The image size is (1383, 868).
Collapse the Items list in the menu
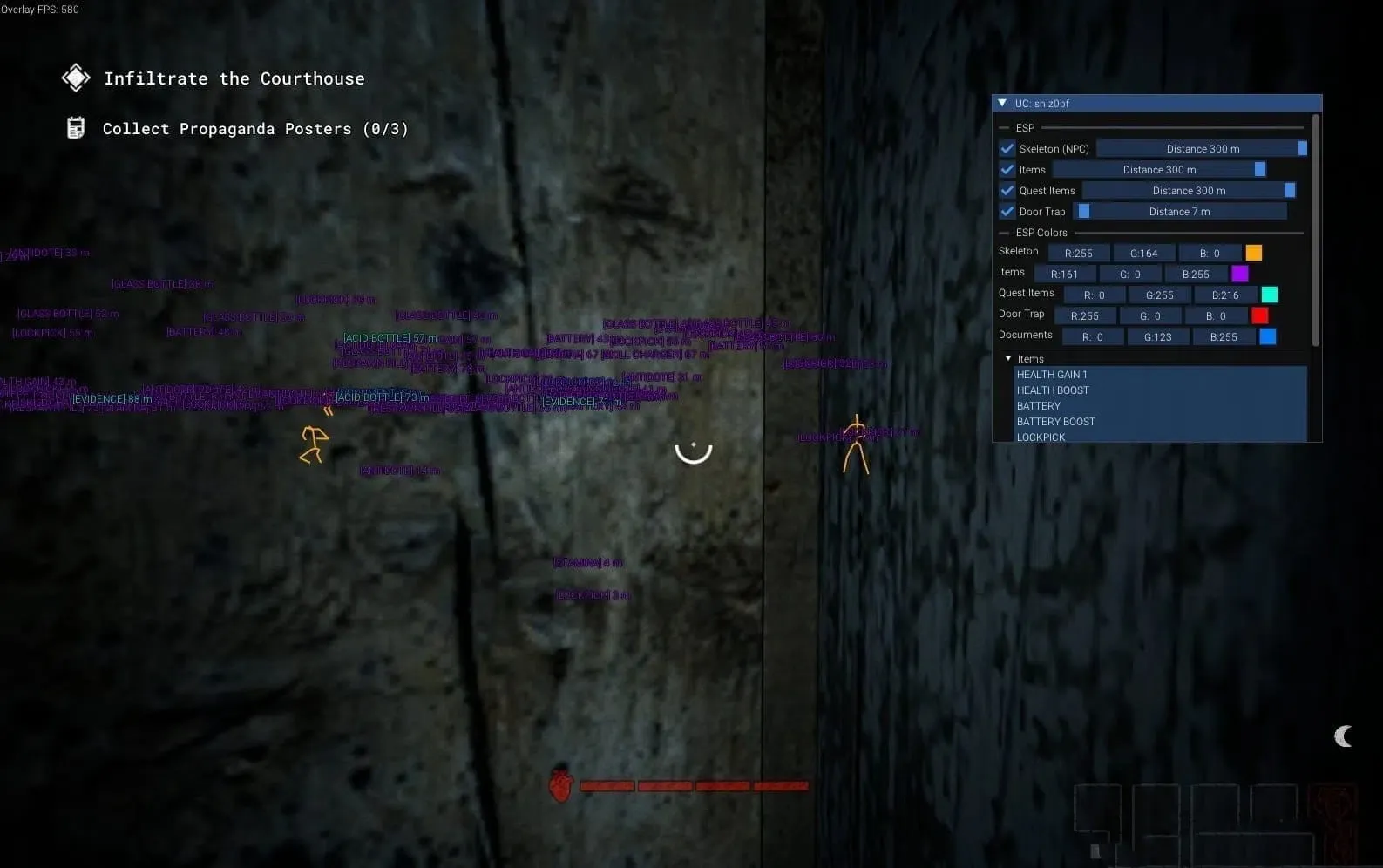(x=1007, y=358)
